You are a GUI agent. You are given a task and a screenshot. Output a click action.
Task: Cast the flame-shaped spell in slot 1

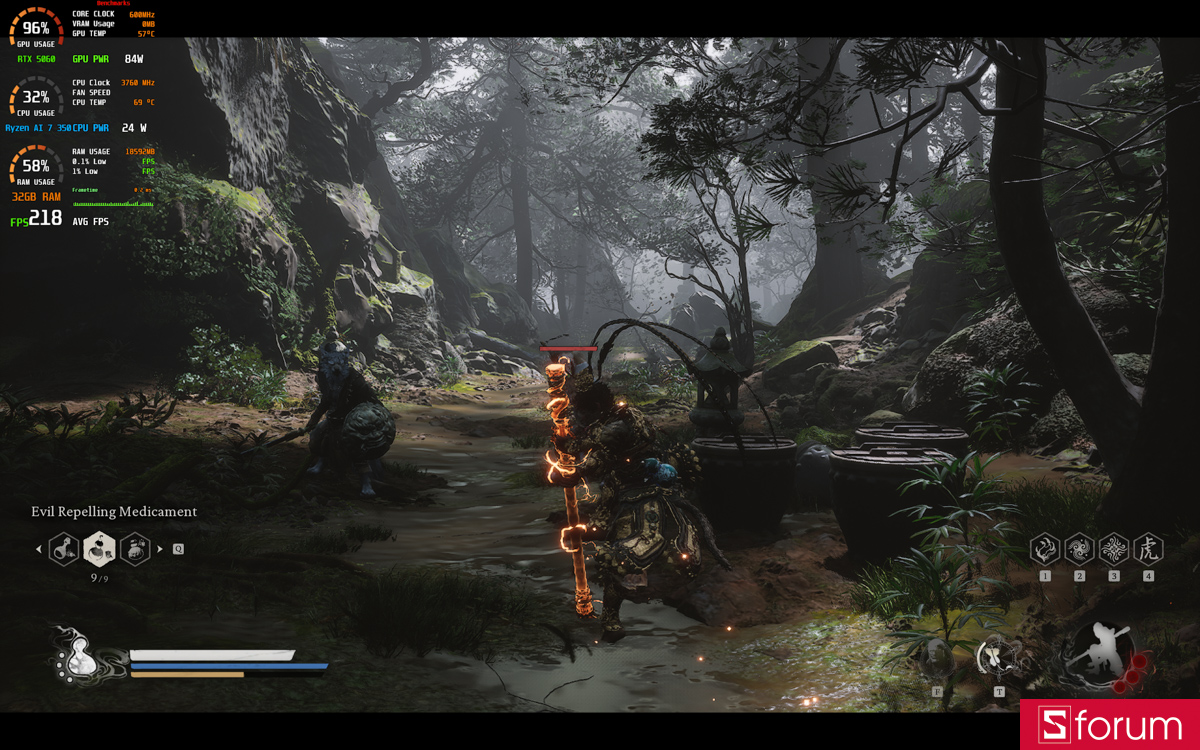pos(1045,548)
